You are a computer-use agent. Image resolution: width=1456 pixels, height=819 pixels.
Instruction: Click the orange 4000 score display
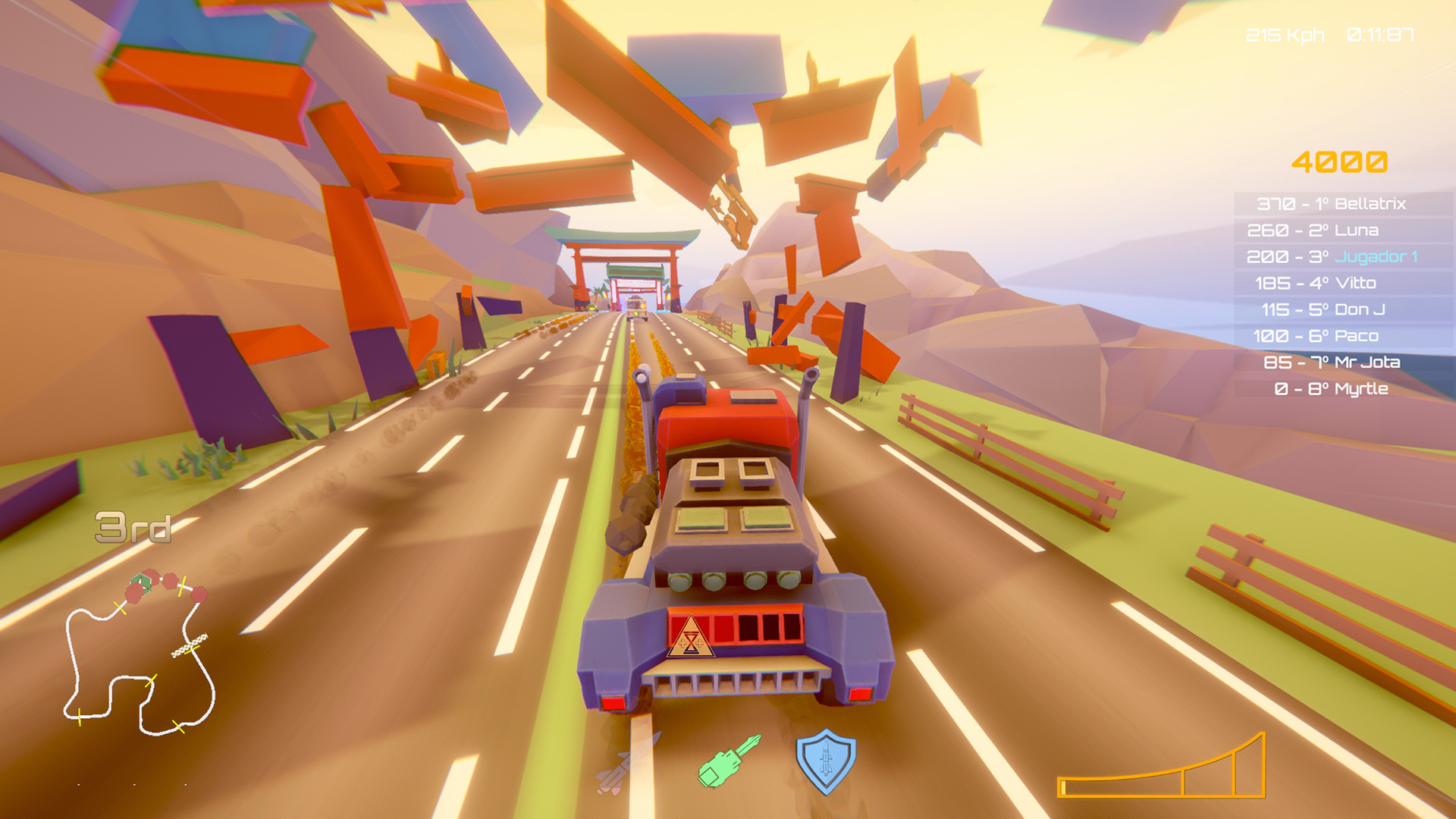pos(1341,162)
